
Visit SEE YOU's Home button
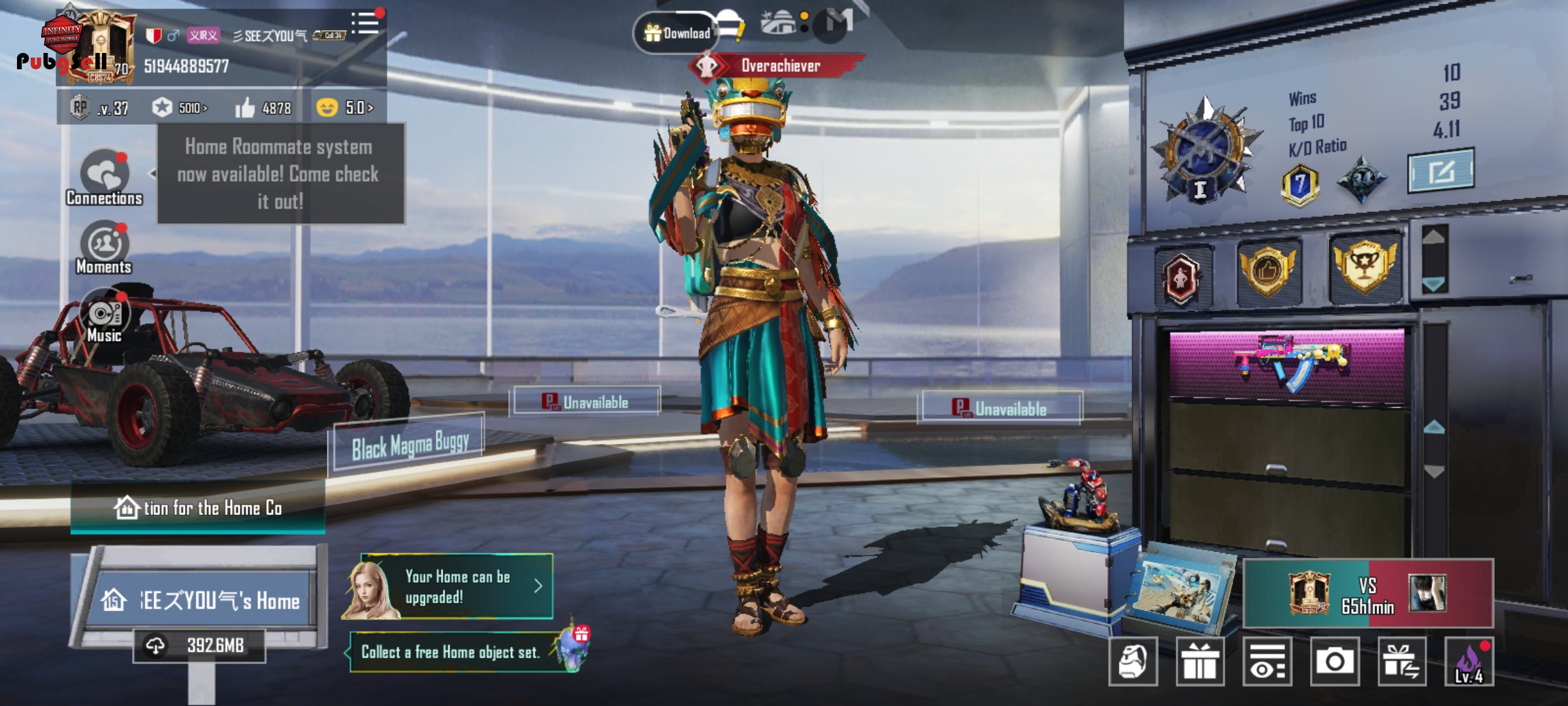point(201,600)
